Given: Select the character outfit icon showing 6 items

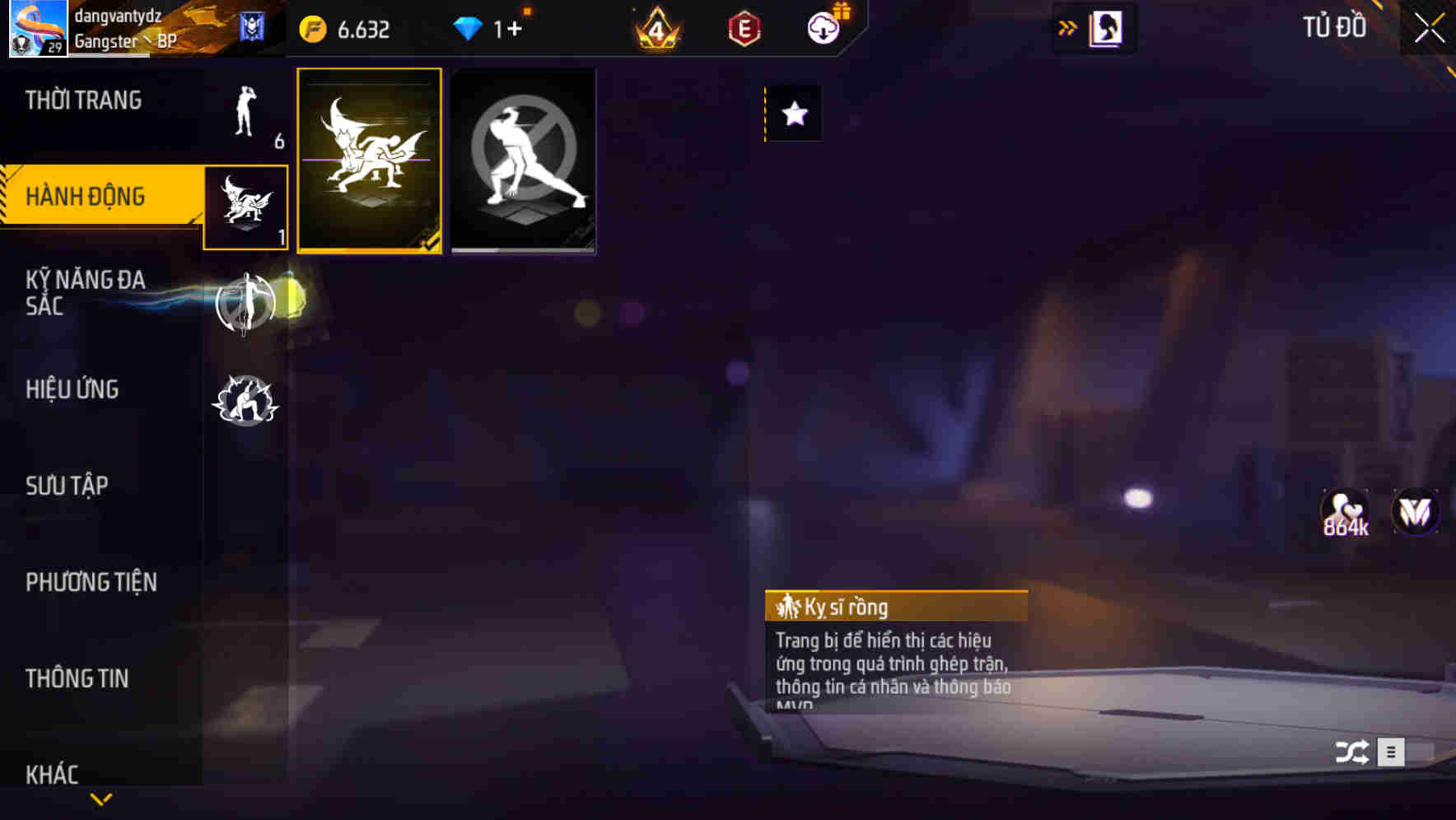Looking at the screenshot, I should pyautogui.click(x=243, y=111).
